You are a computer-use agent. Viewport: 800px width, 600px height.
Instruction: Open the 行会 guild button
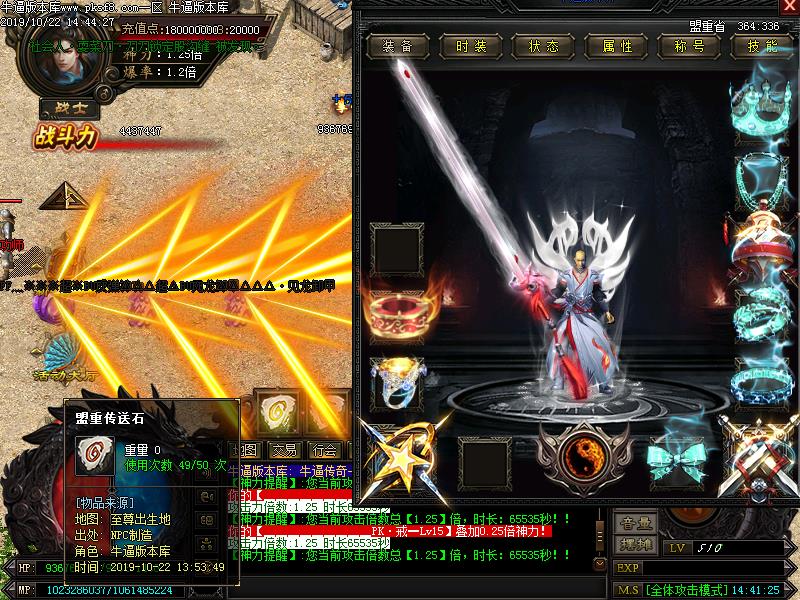pyautogui.click(x=322, y=450)
